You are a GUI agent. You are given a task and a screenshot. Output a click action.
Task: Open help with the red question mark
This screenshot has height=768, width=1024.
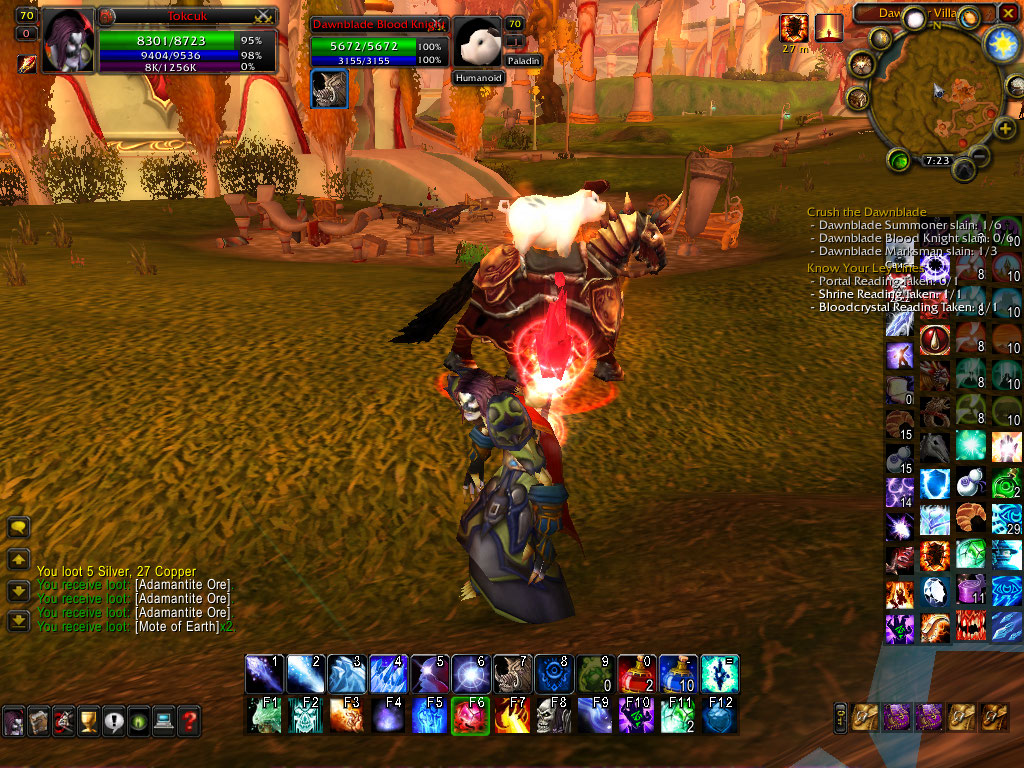click(x=188, y=720)
